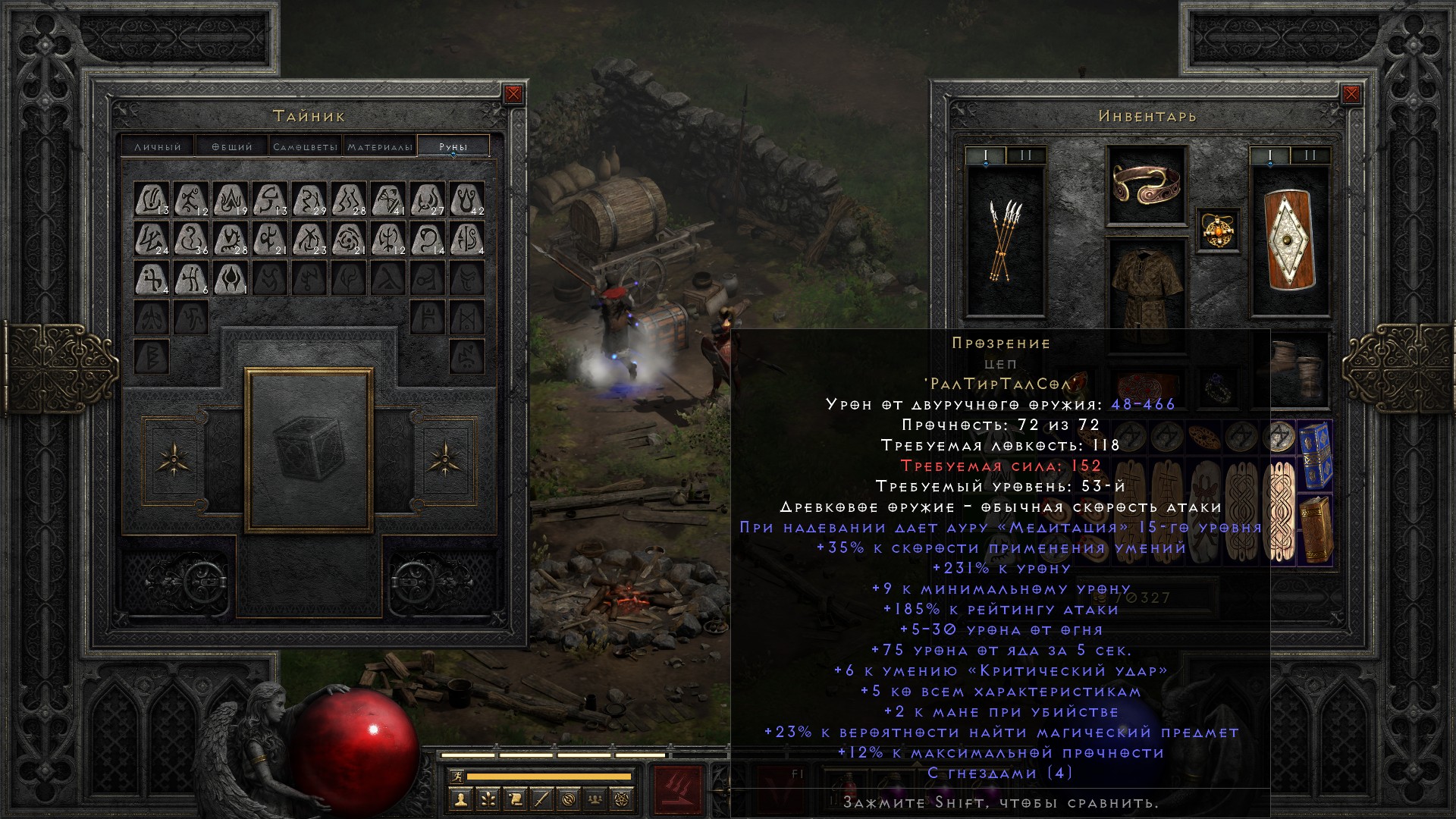Choose the equipped amulet slot

click(x=1218, y=230)
